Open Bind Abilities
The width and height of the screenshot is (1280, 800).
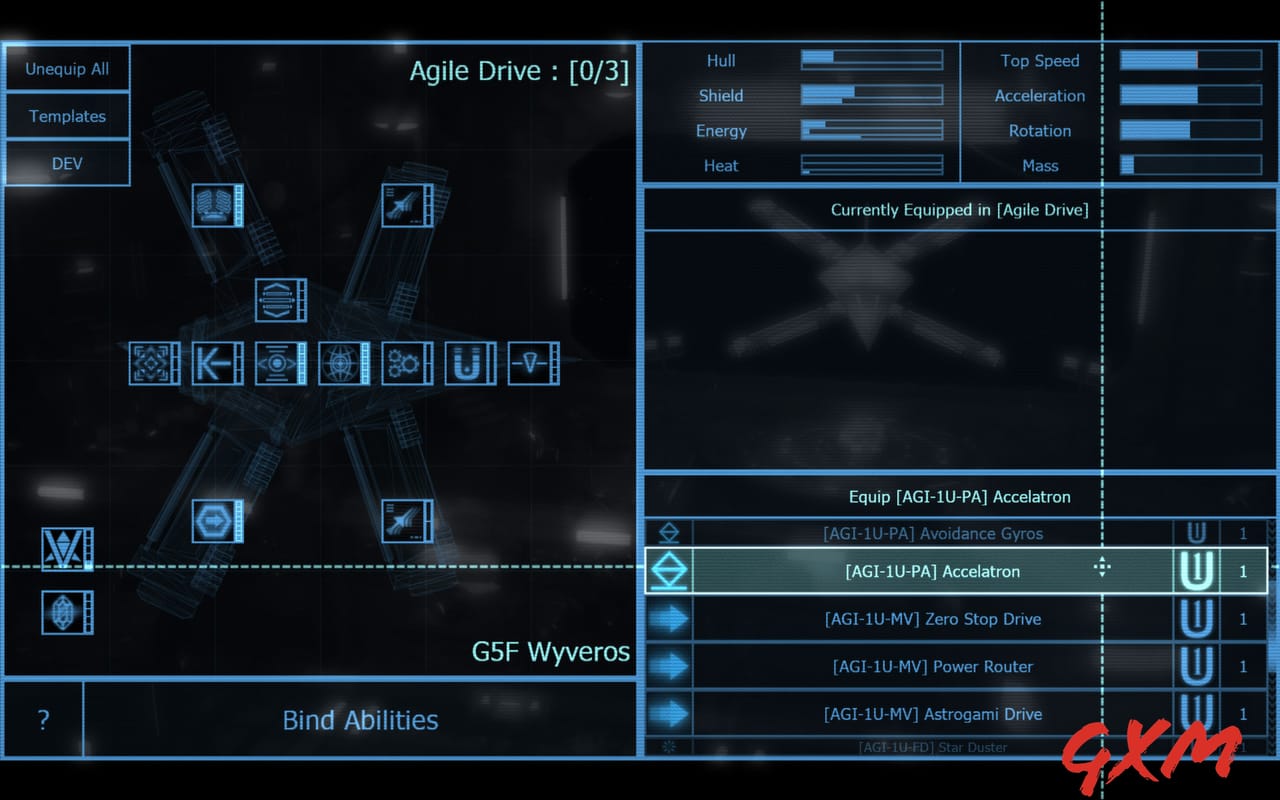pyautogui.click(x=360, y=720)
